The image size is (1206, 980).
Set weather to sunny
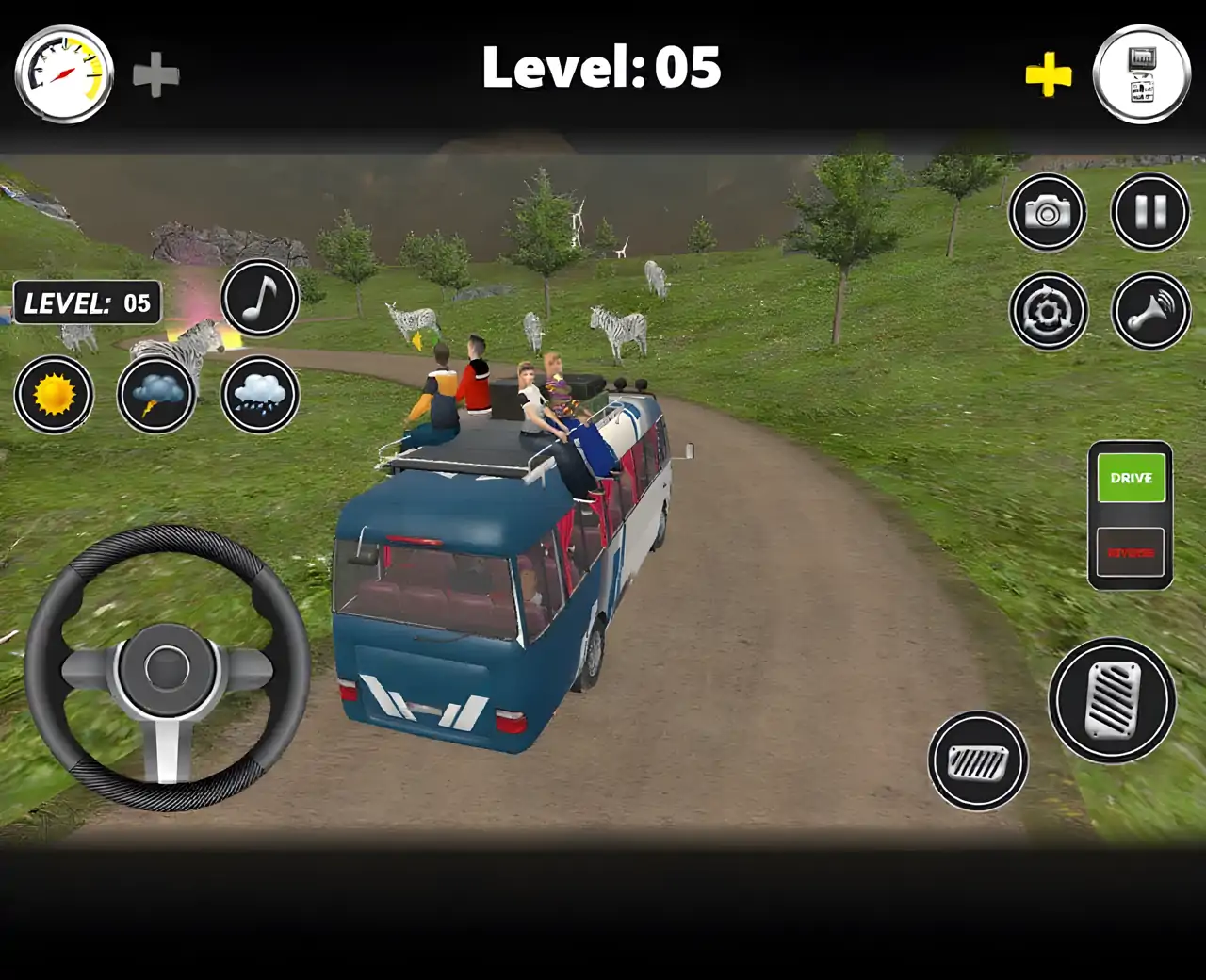(54, 394)
